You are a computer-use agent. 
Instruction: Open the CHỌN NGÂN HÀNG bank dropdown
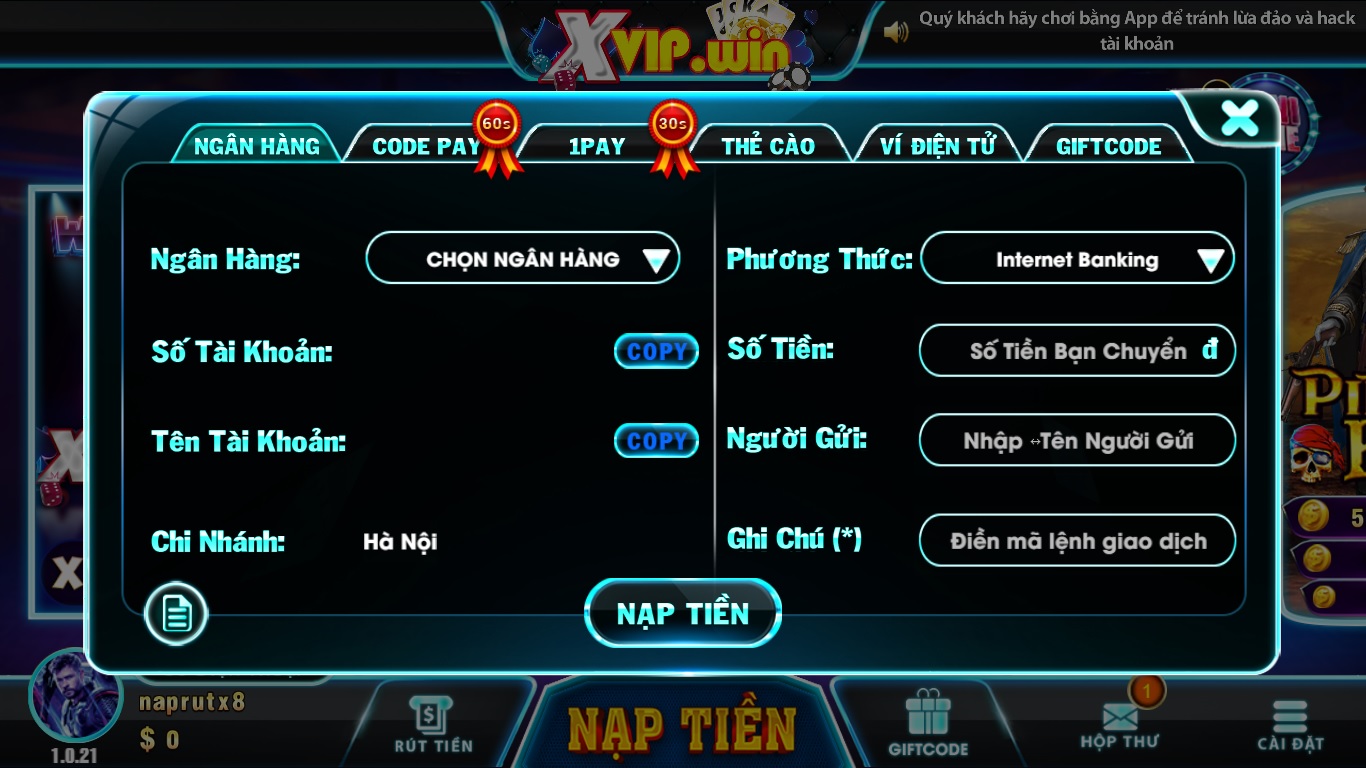pyautogui.click(x=522, y=258)
